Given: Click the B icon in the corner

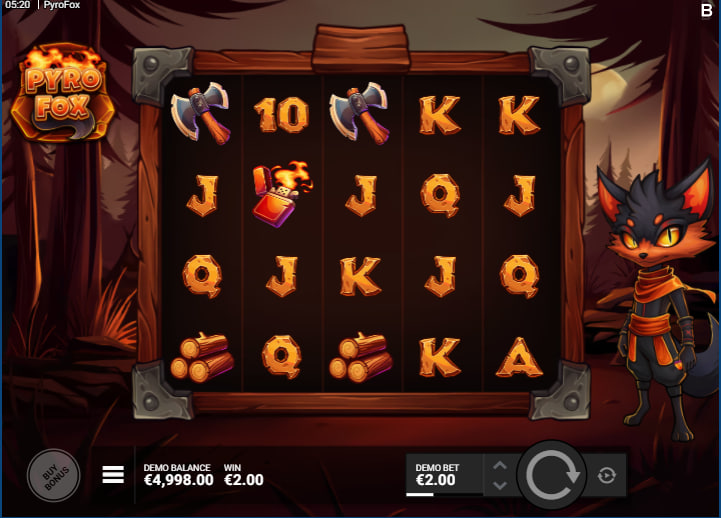Looking at the screenshot, I should [707, 9].
